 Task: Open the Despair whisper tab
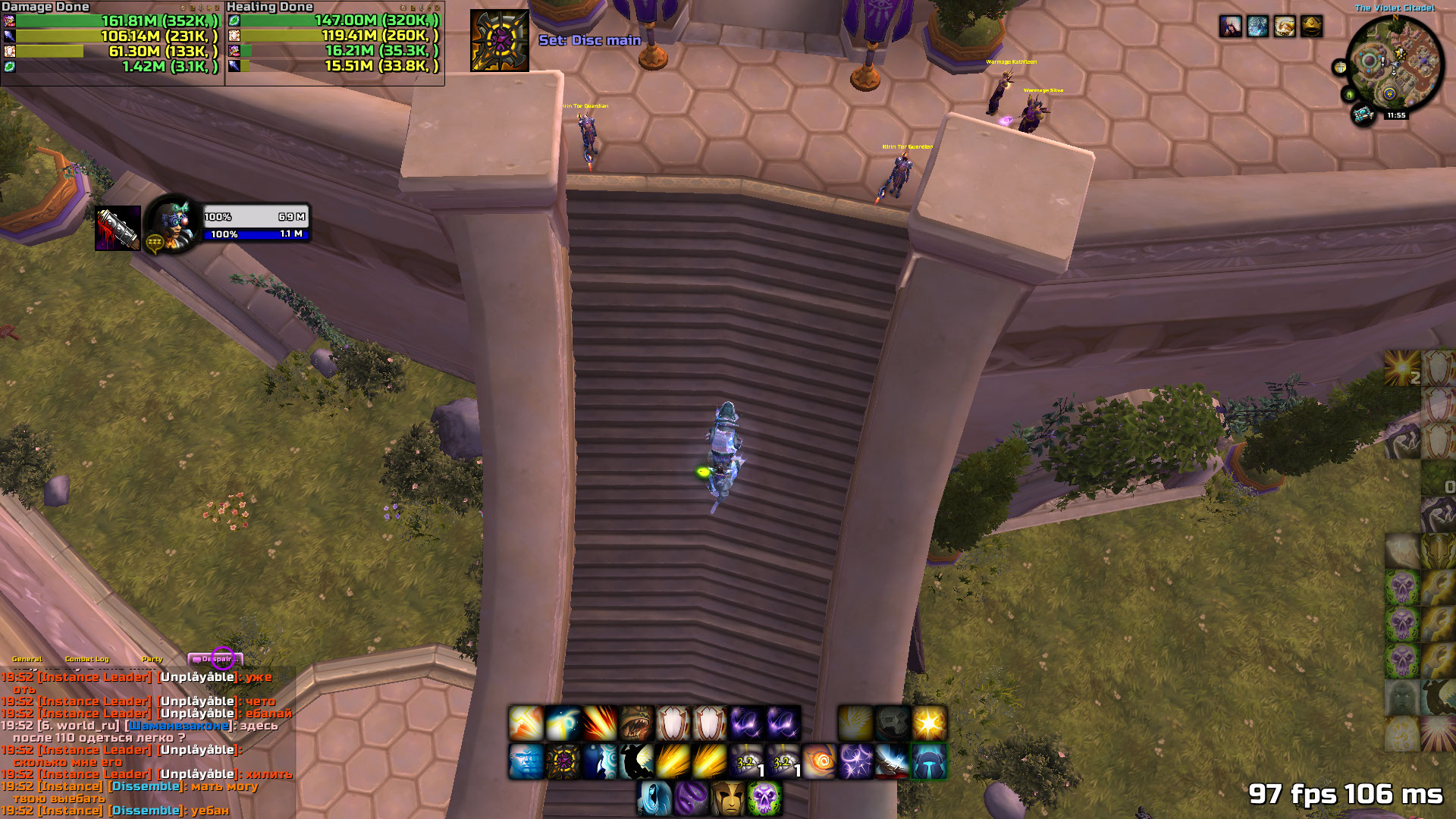(x=215, y=659)
